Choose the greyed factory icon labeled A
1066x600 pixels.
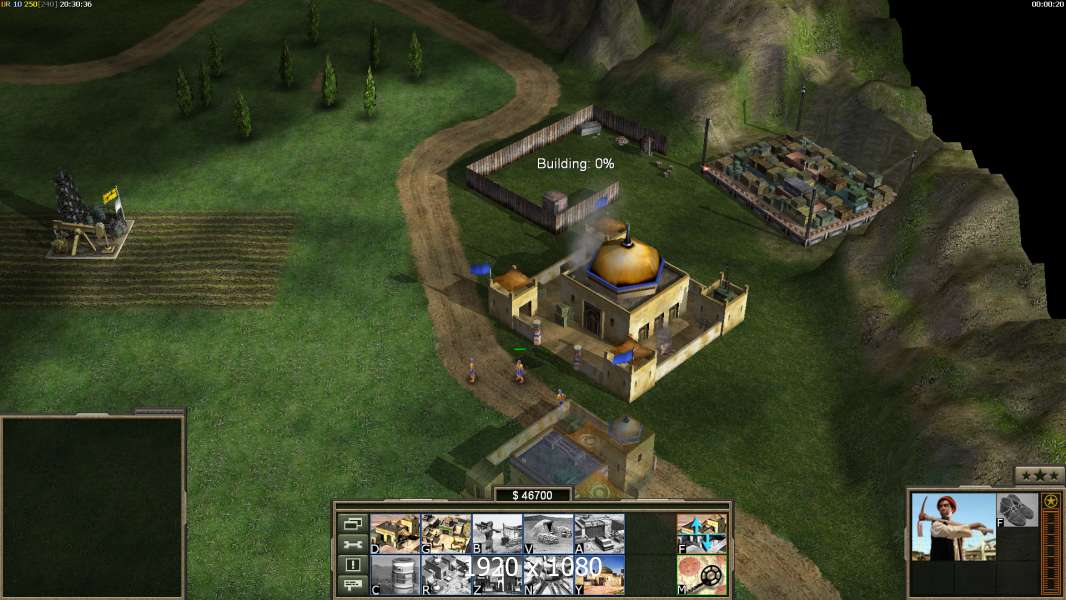(x=599, y=534)
